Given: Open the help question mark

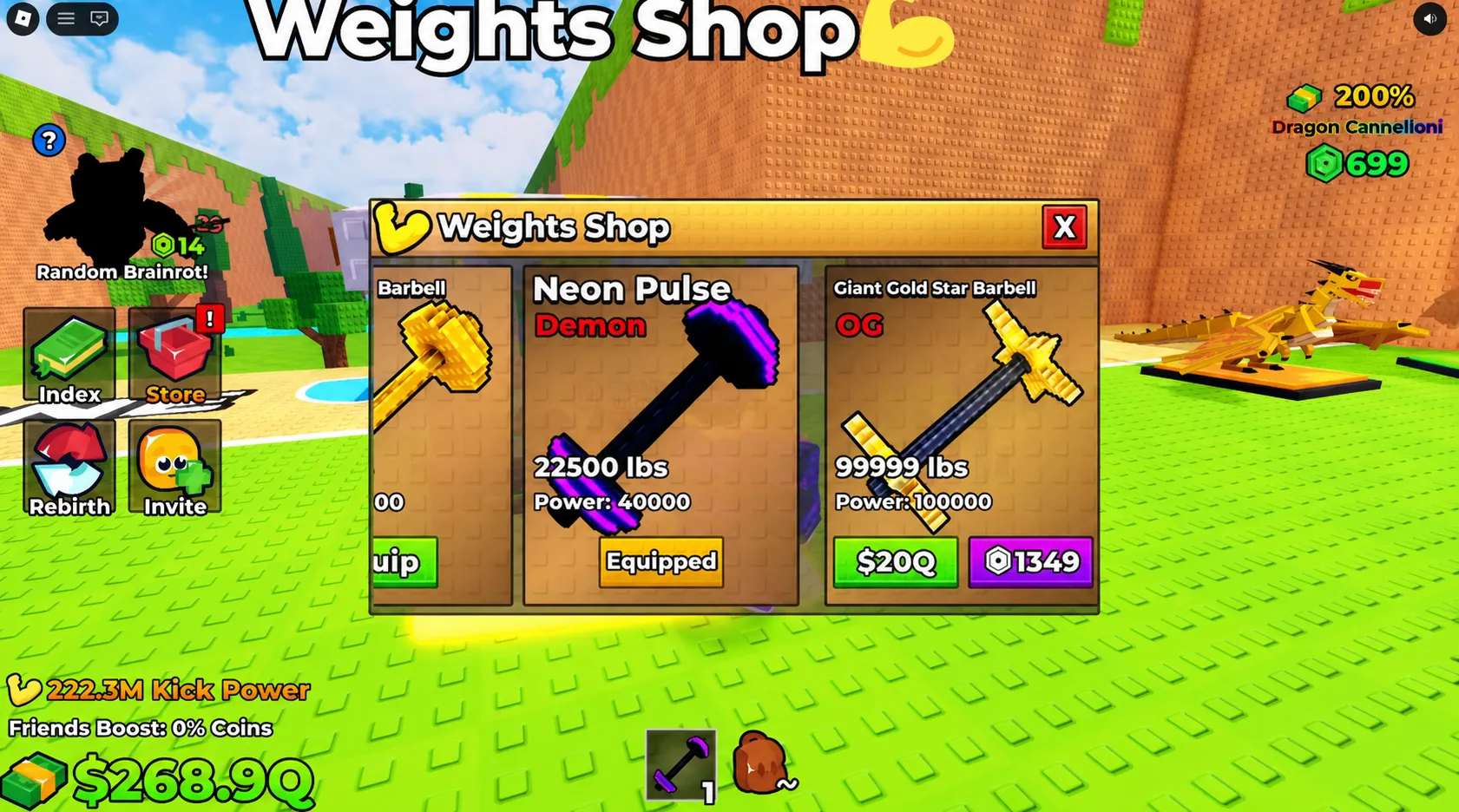Looking at the screenshot, I should click(x=49, y=140).
